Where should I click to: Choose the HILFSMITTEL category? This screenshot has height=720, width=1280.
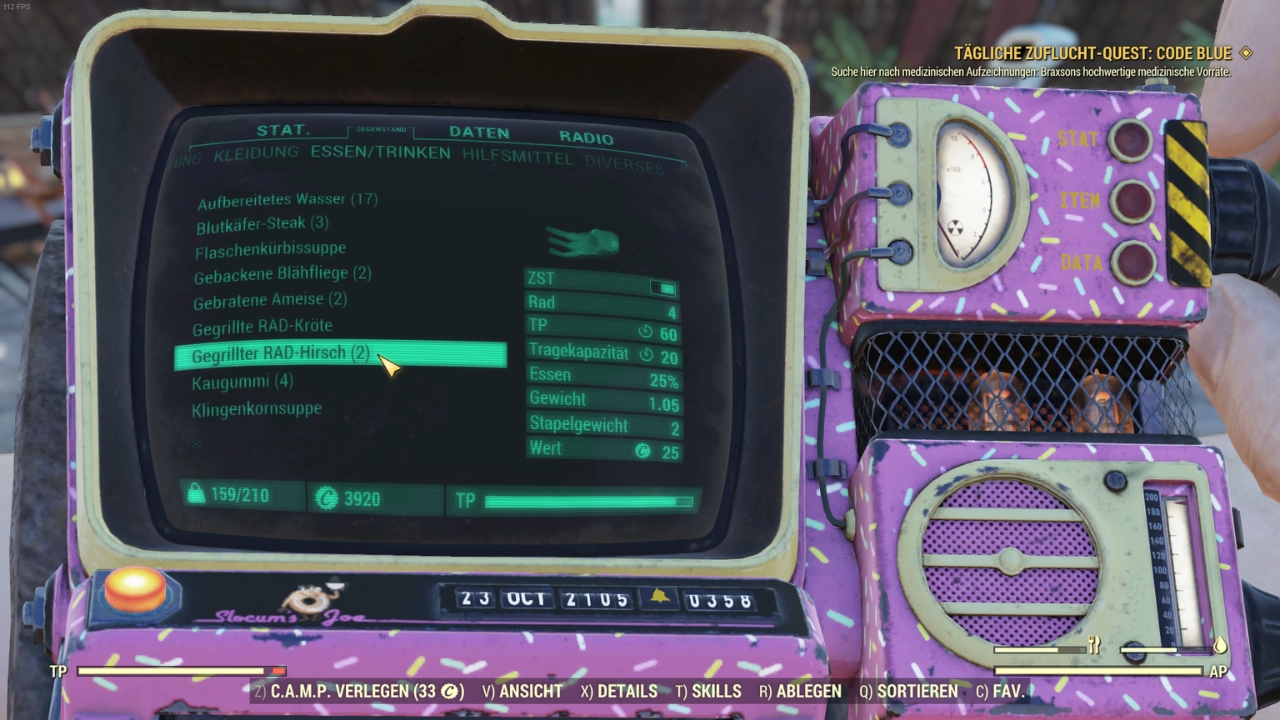click(517, 157)
